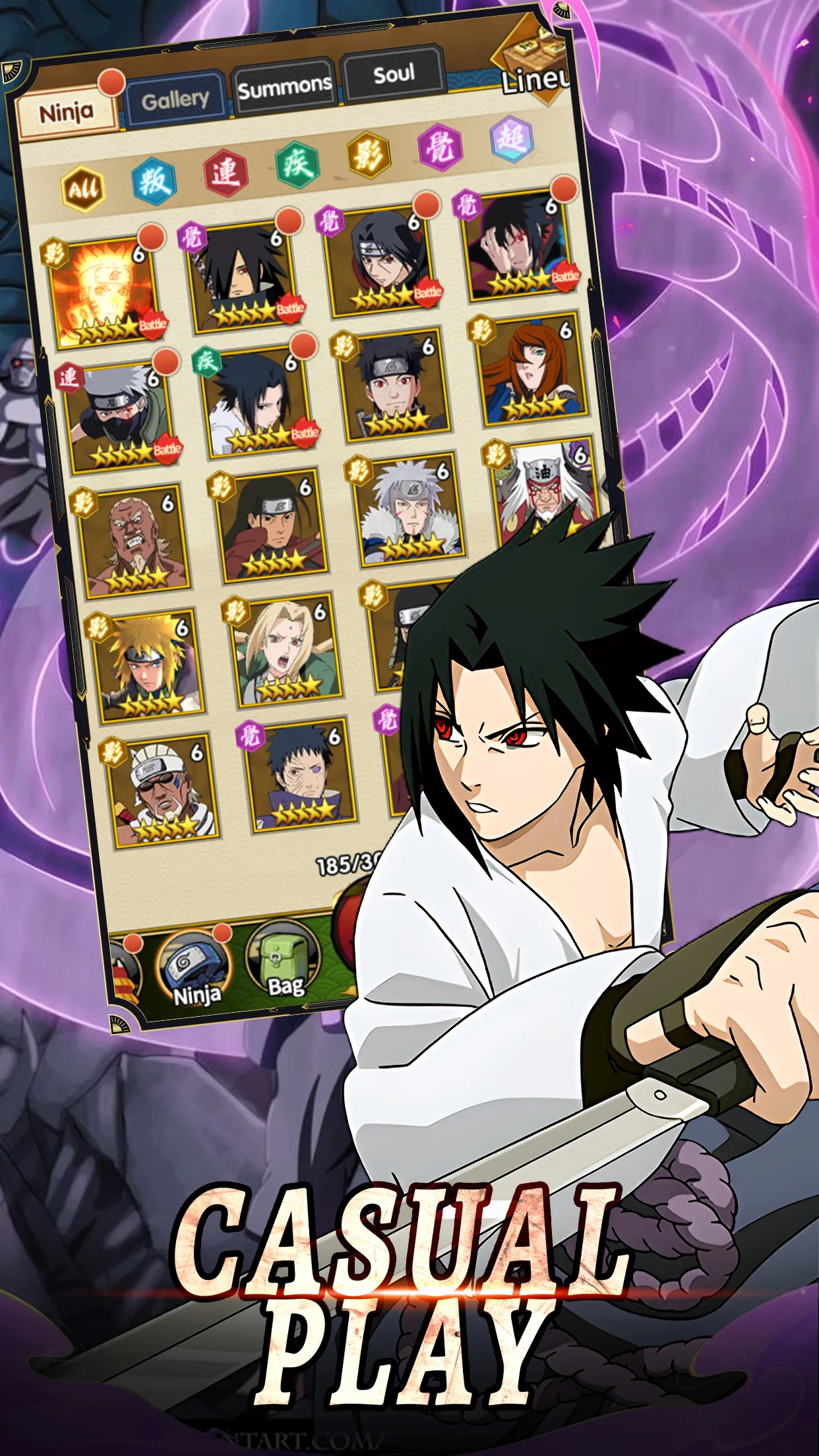The image size is (819, 1456).
Task: Filter by the blue hexagon category
Action: pos(154,180)
